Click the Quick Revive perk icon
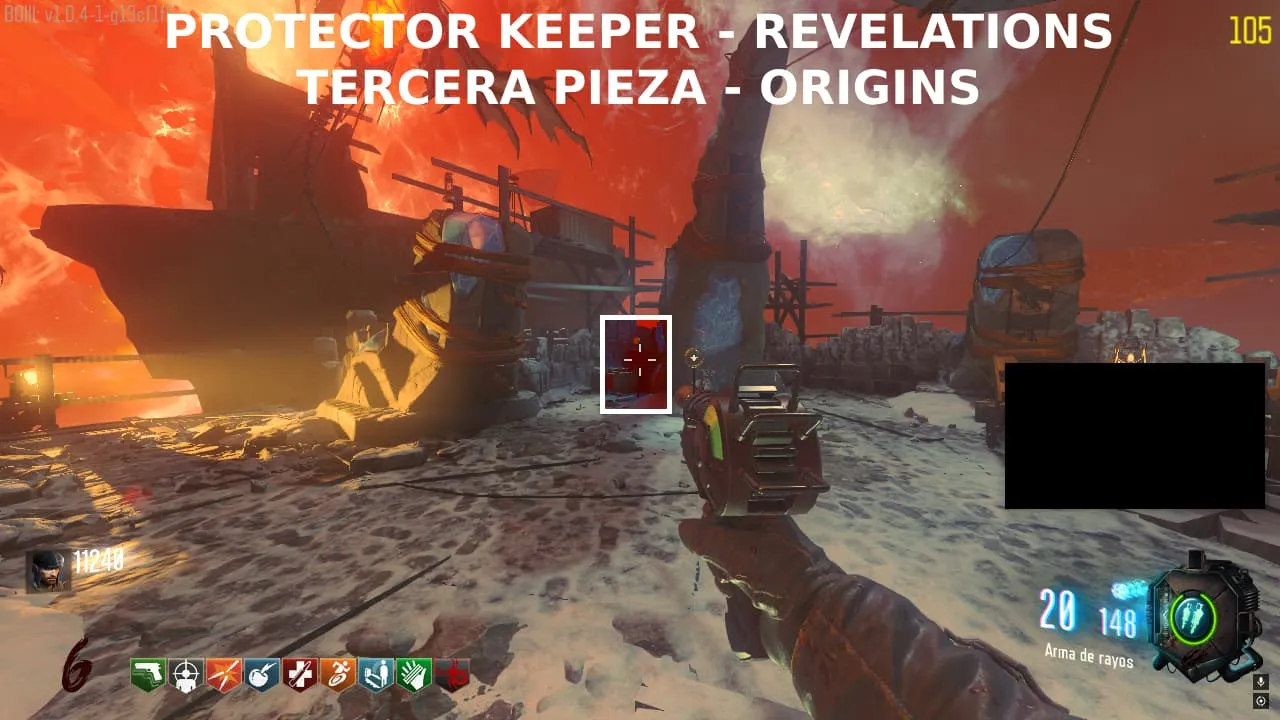This screenshot has height=720, width=1280. [x=375, y=676]
